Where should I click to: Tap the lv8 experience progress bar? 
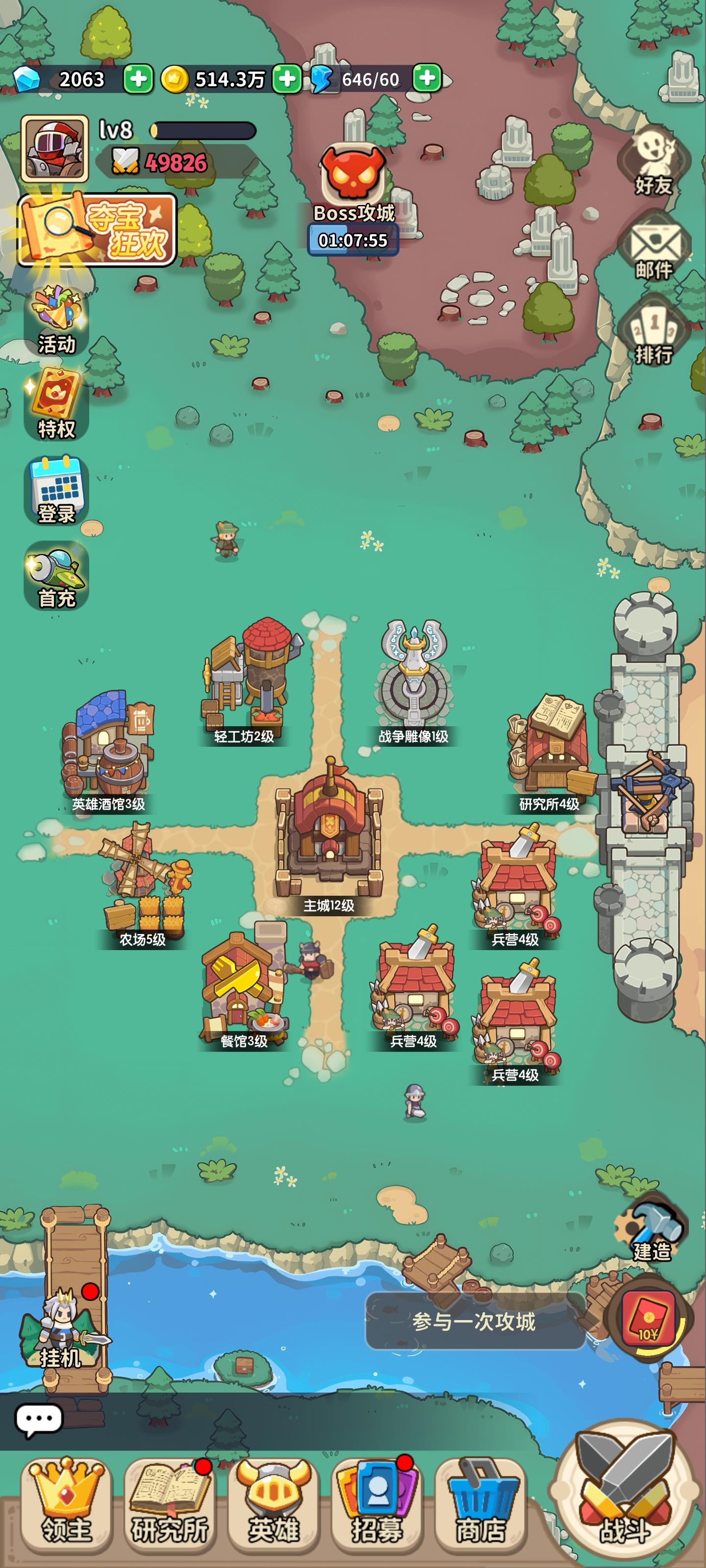(x=201, y=129)
